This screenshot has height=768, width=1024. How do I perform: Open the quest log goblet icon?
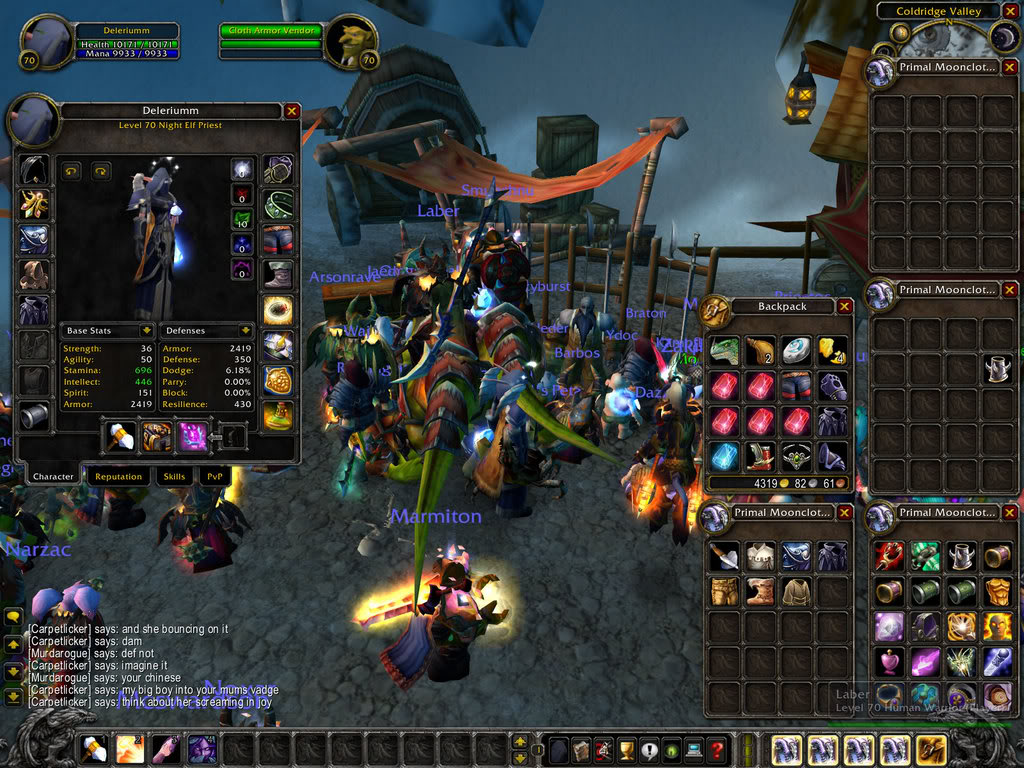tap(627, 749)
